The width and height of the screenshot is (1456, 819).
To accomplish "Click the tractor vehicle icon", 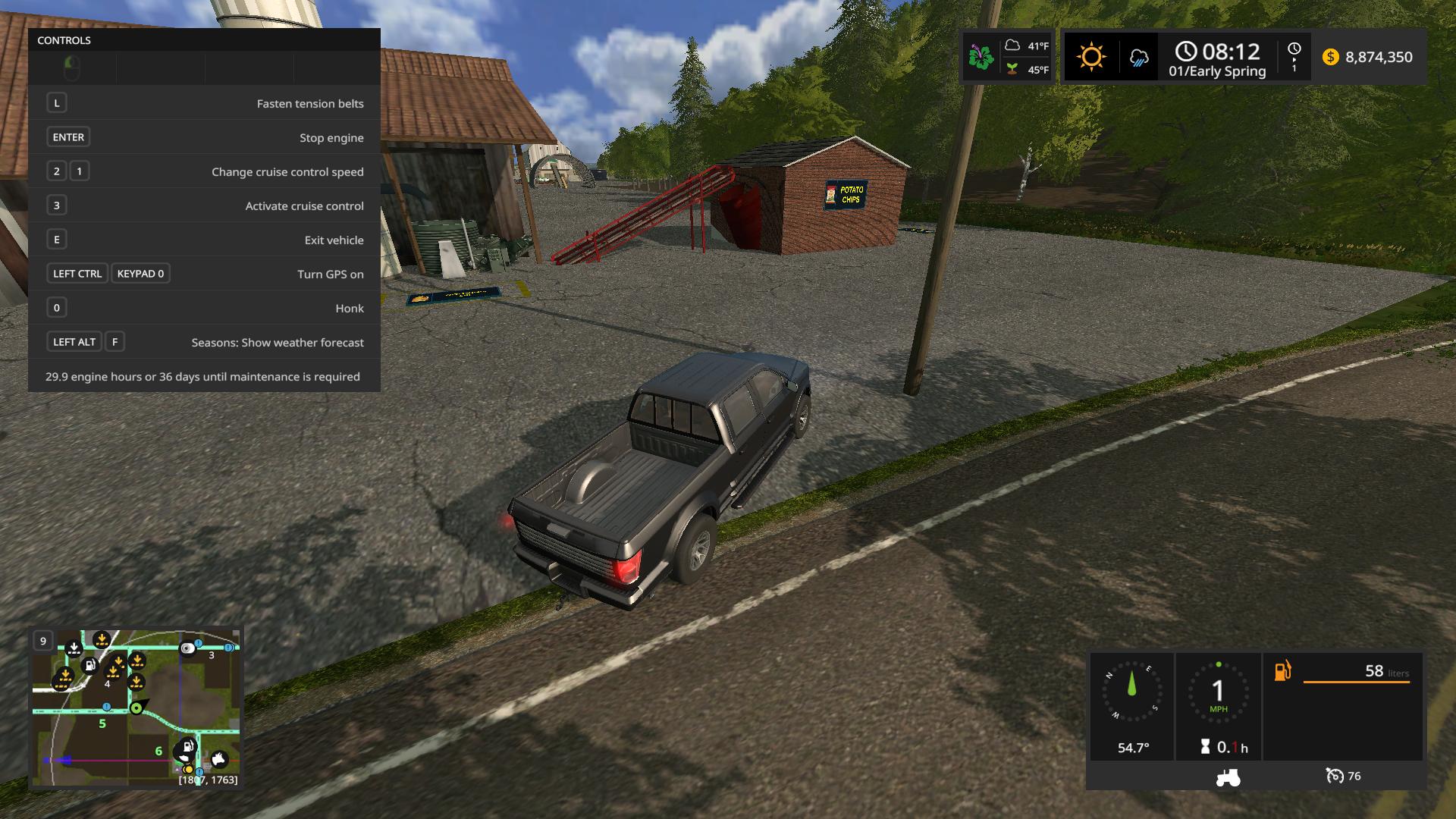I will click(x=1228, y=777).
